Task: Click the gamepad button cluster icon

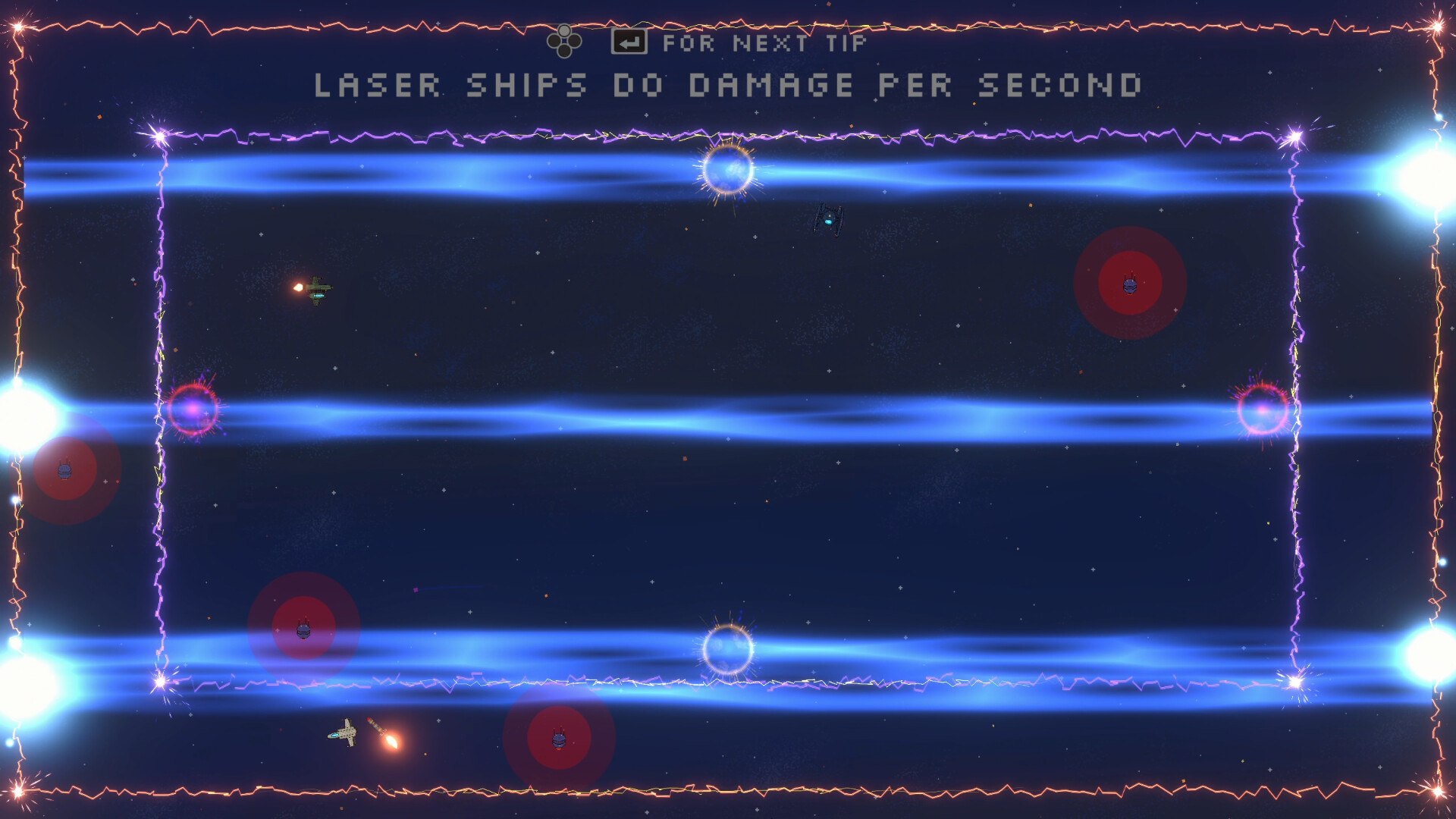Action: [x=563, y=40]
